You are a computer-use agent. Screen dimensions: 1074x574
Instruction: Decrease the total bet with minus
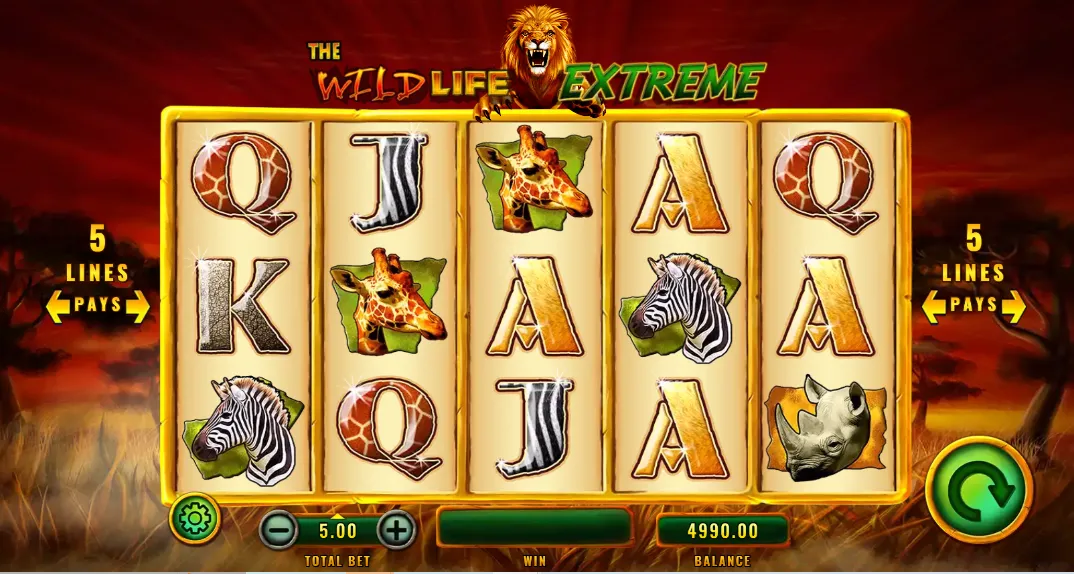coord(278,529)
